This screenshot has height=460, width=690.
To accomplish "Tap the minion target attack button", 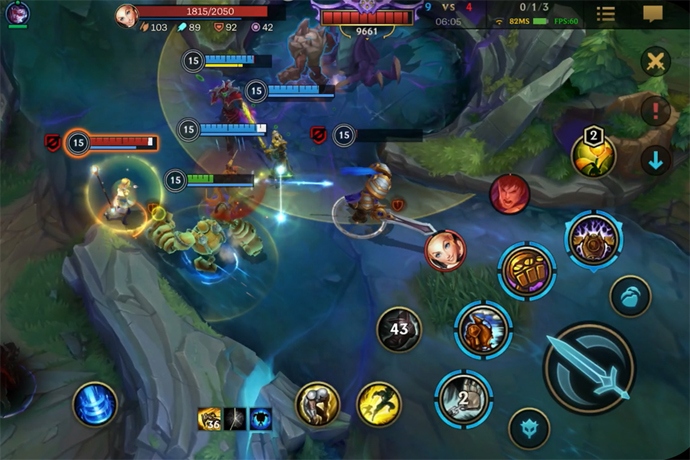I will [x=630, y=297].
